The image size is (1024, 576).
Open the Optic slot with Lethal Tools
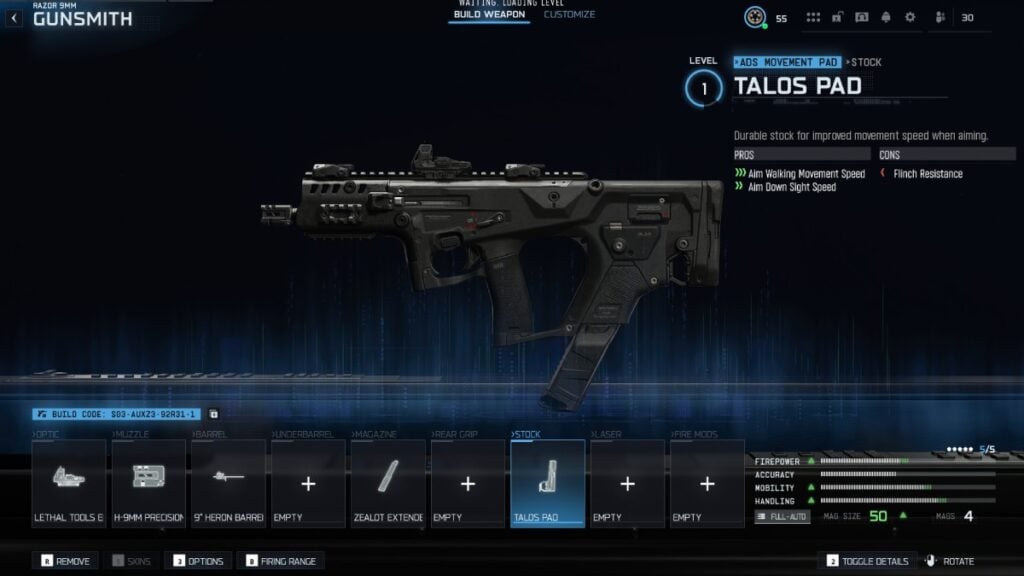click(x=68, y=483)
